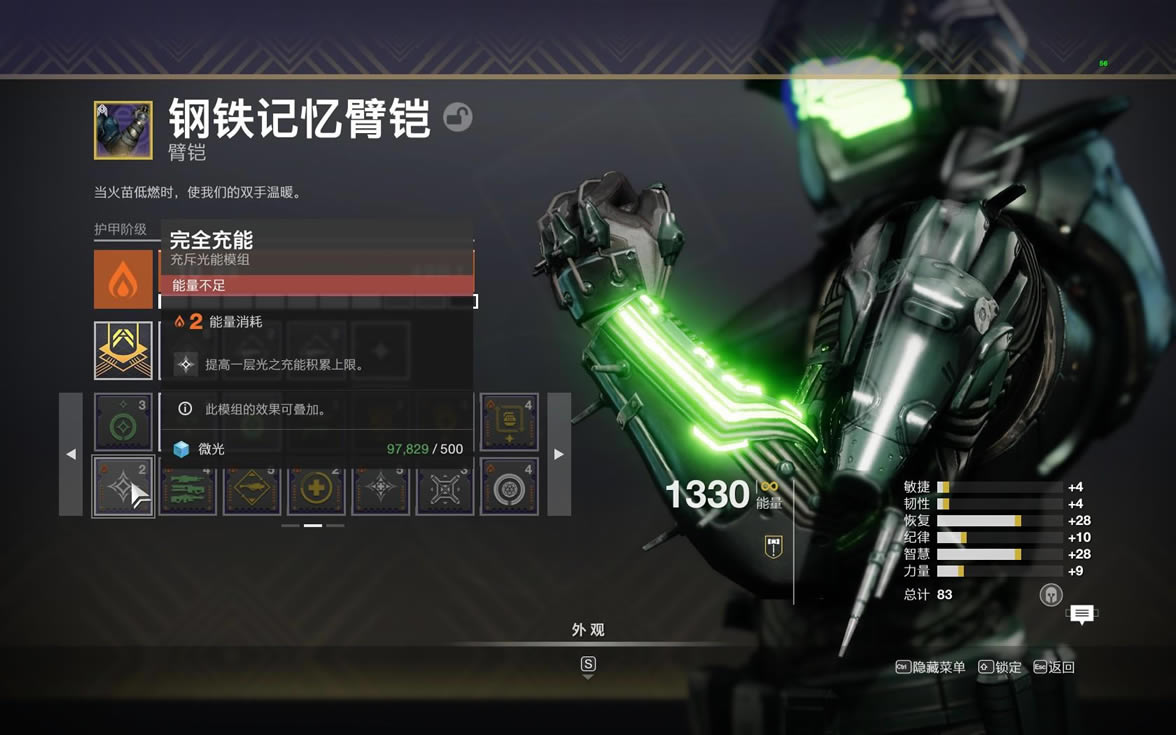This screenshot has height=735, width=1176.
Task: Show the previous page of mods
Action: click(70, 454)
